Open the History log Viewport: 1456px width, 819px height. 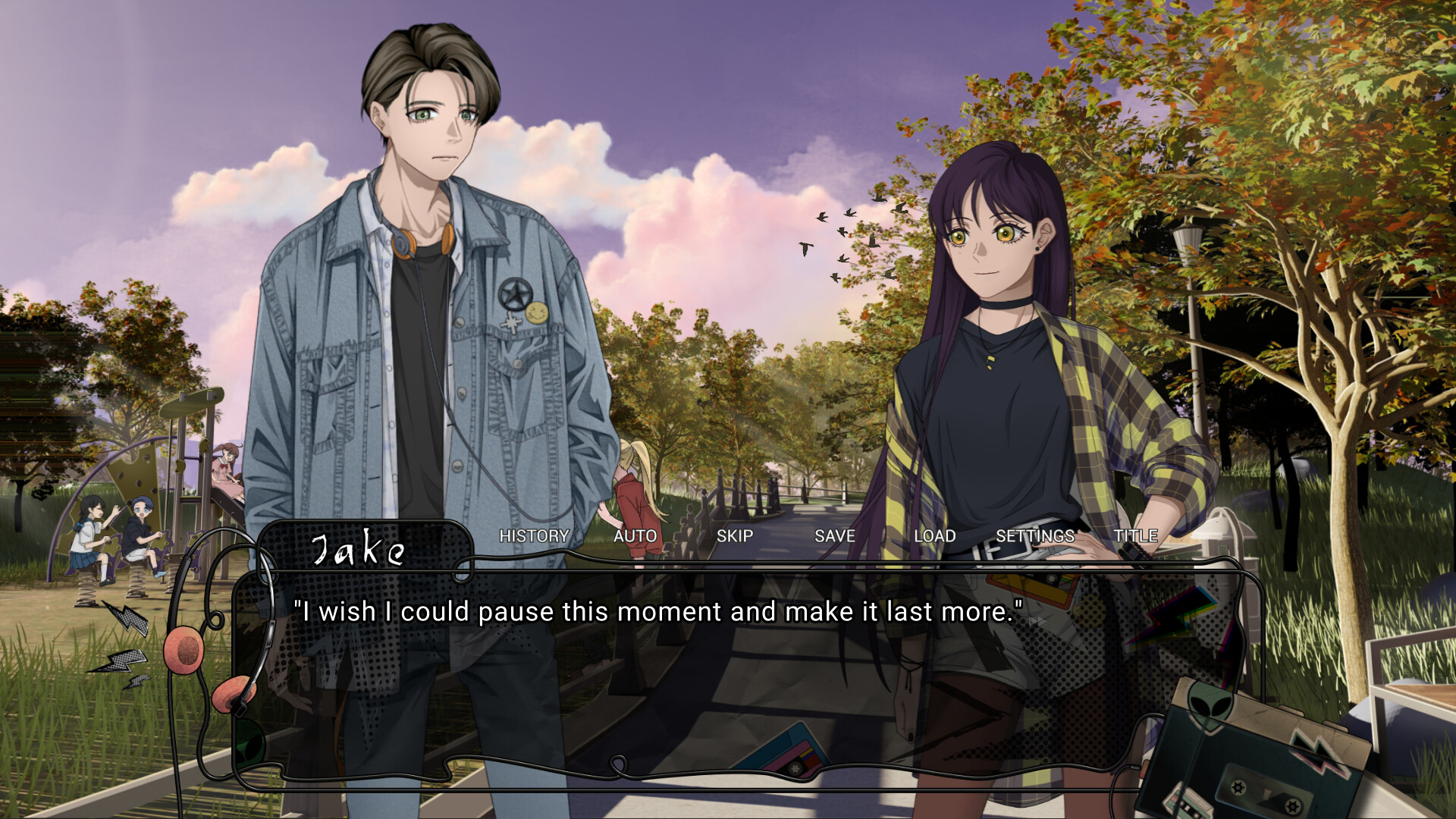point(534,536)
